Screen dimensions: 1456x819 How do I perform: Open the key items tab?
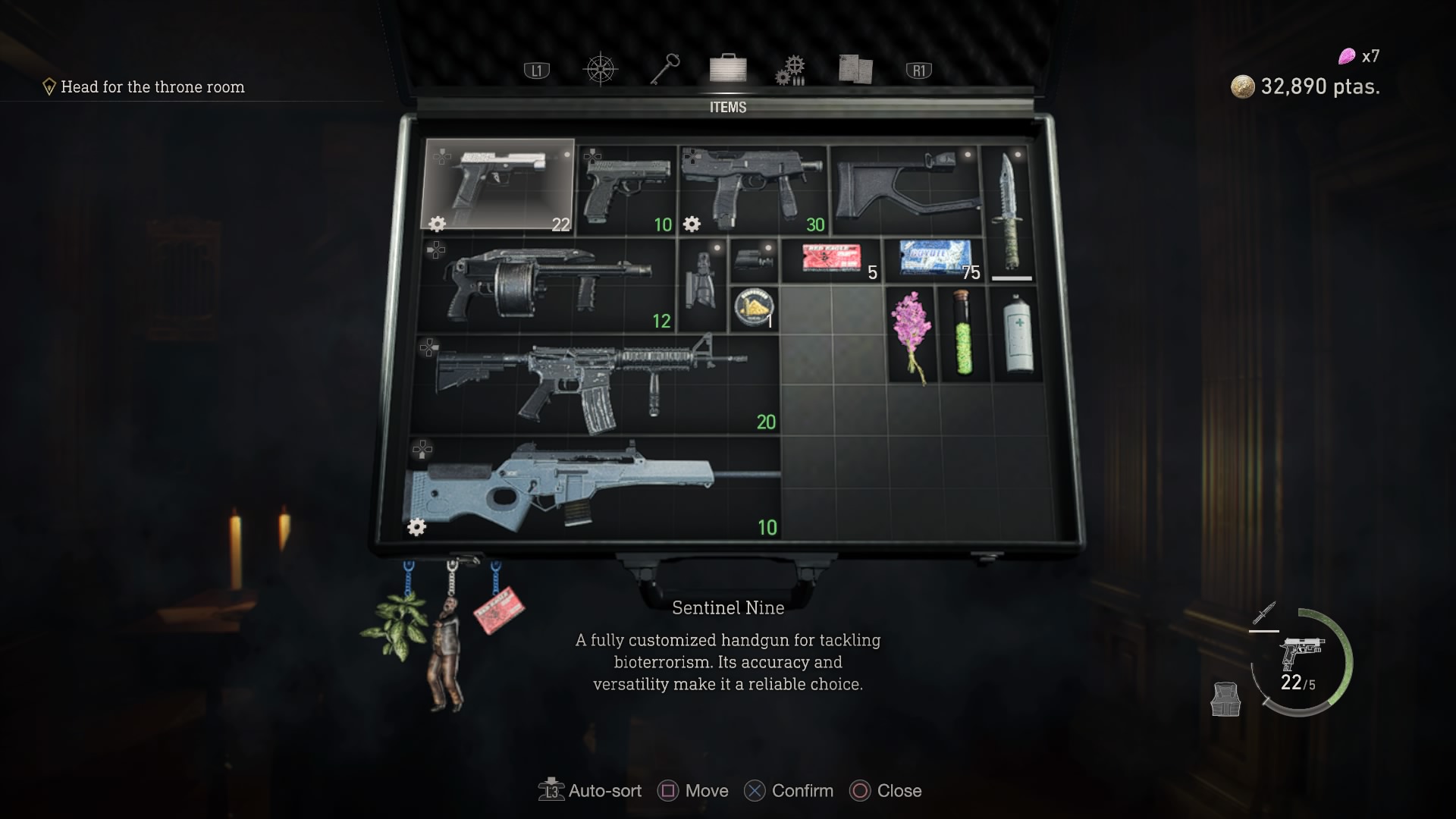[664, 69]
